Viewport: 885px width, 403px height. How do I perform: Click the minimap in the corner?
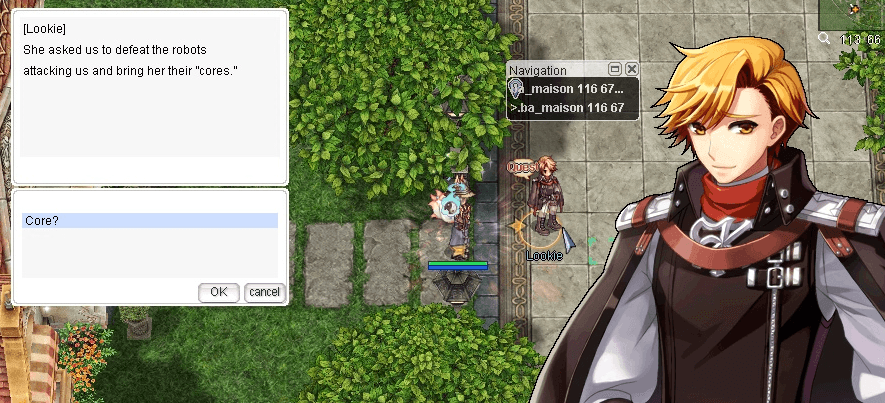coord(852,14)
